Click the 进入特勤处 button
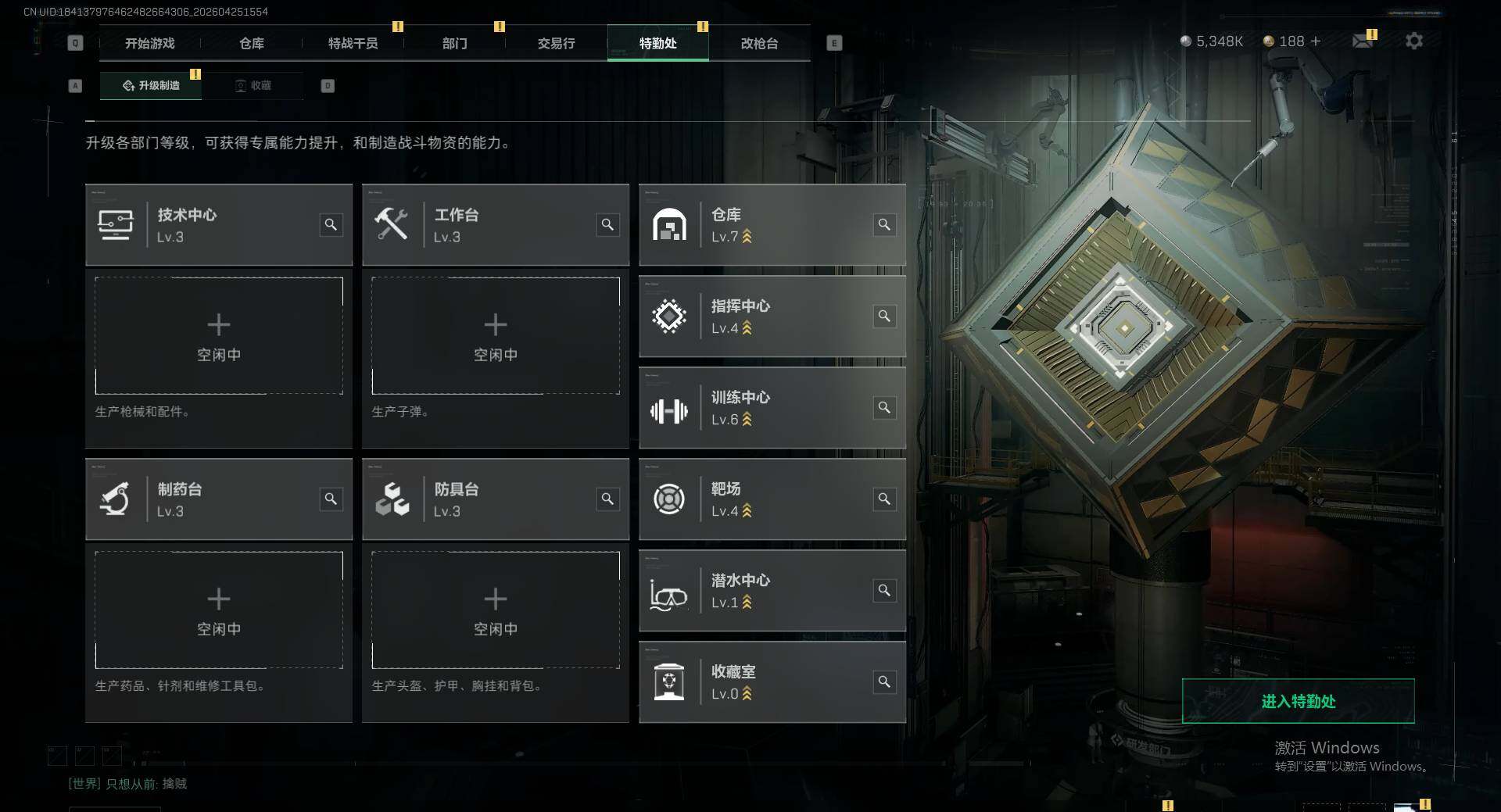 pyautogui.click(x=1298, y=701)
